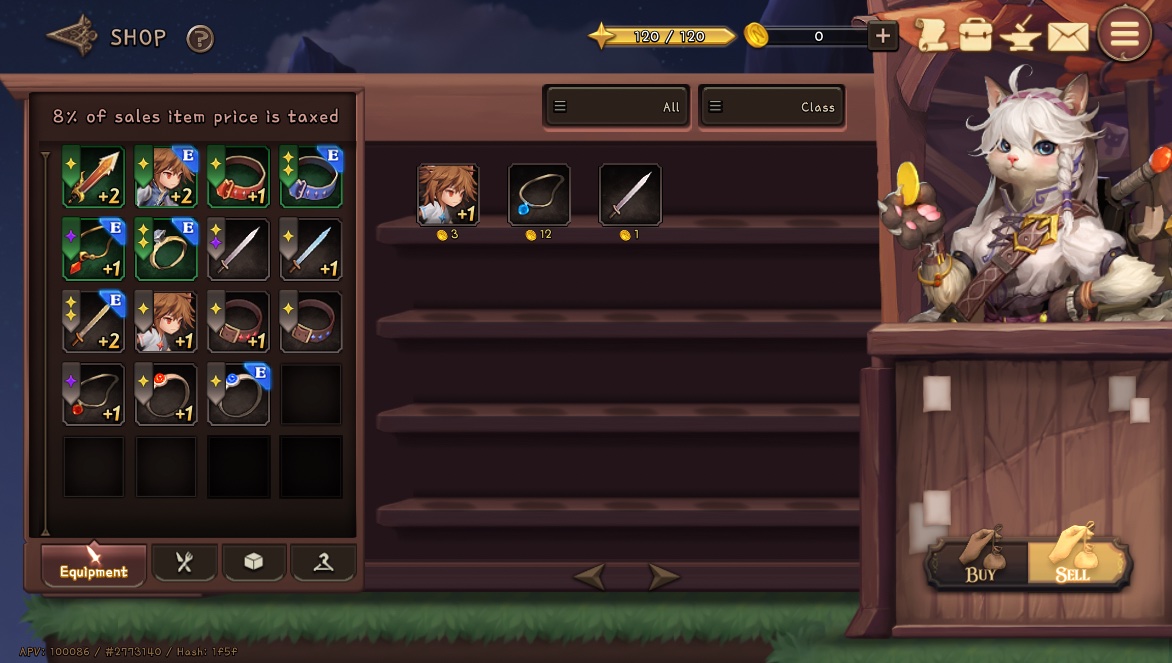Go to the next shelf page
Screen dimensions: 1172x663
663,577
